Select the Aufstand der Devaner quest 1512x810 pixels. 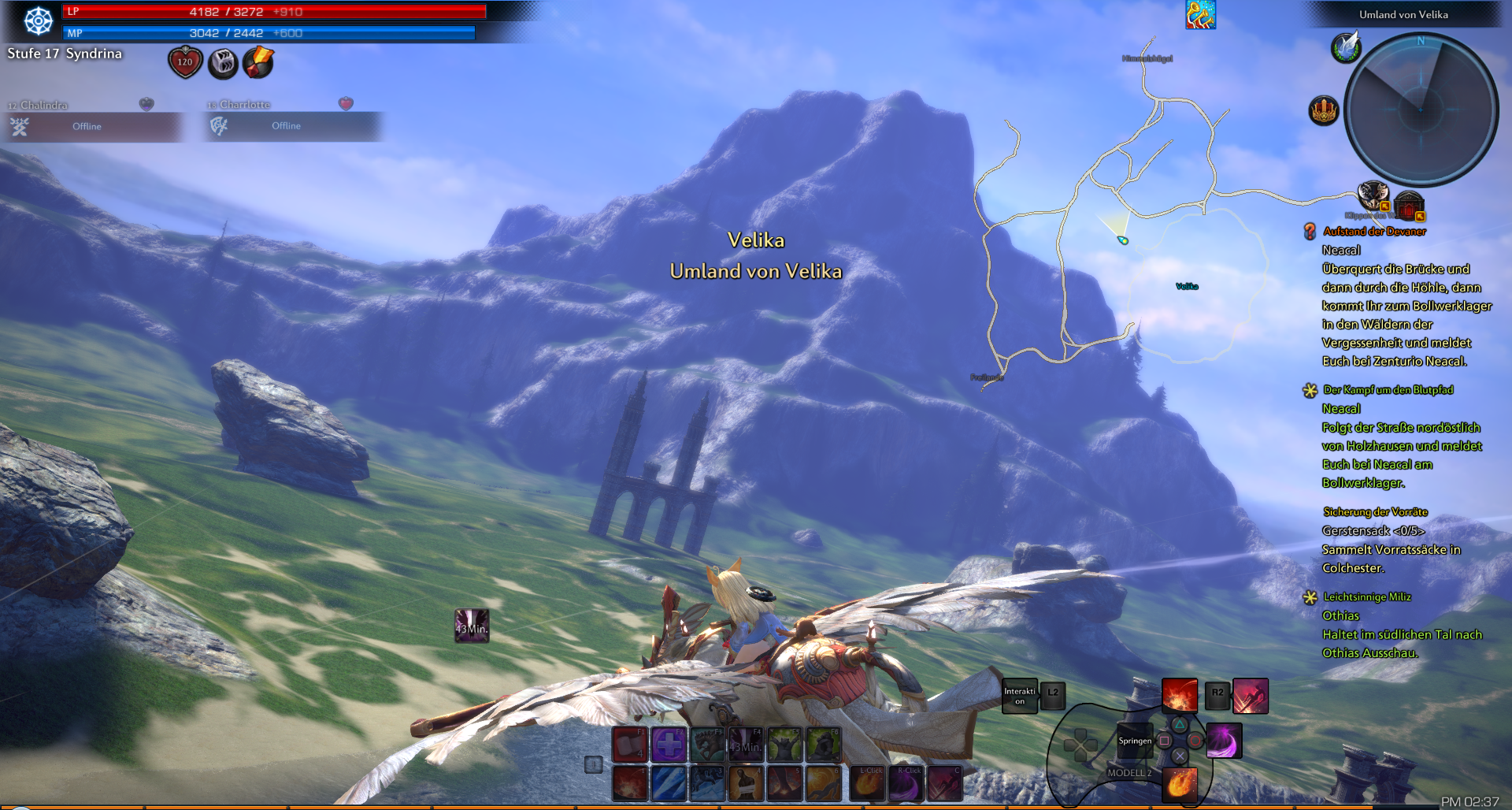click(1373, 231)
